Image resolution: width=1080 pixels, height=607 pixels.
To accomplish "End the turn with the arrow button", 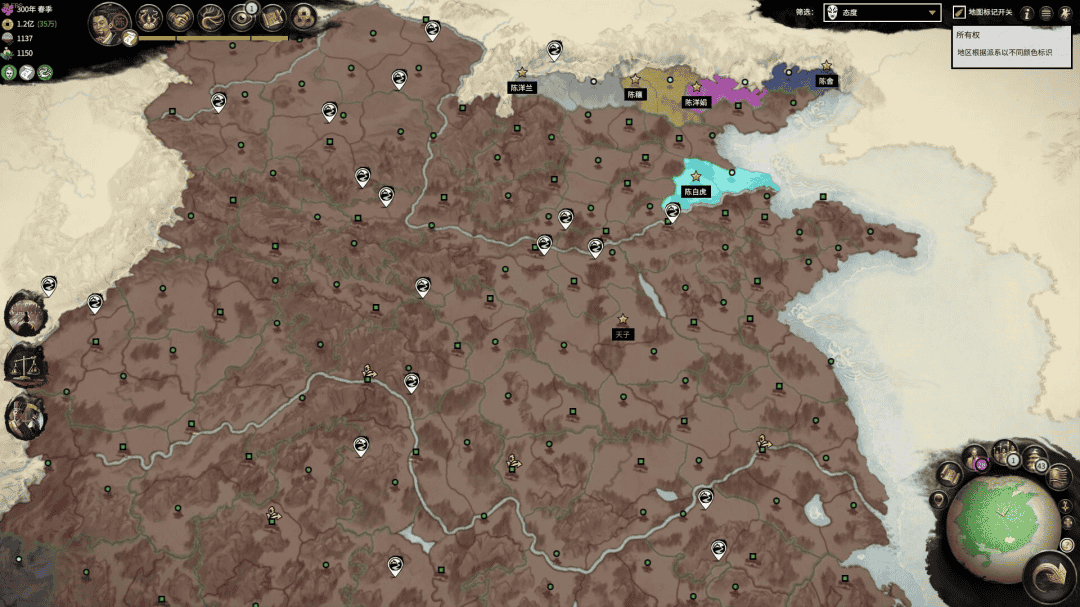I will coord(1049,578).
